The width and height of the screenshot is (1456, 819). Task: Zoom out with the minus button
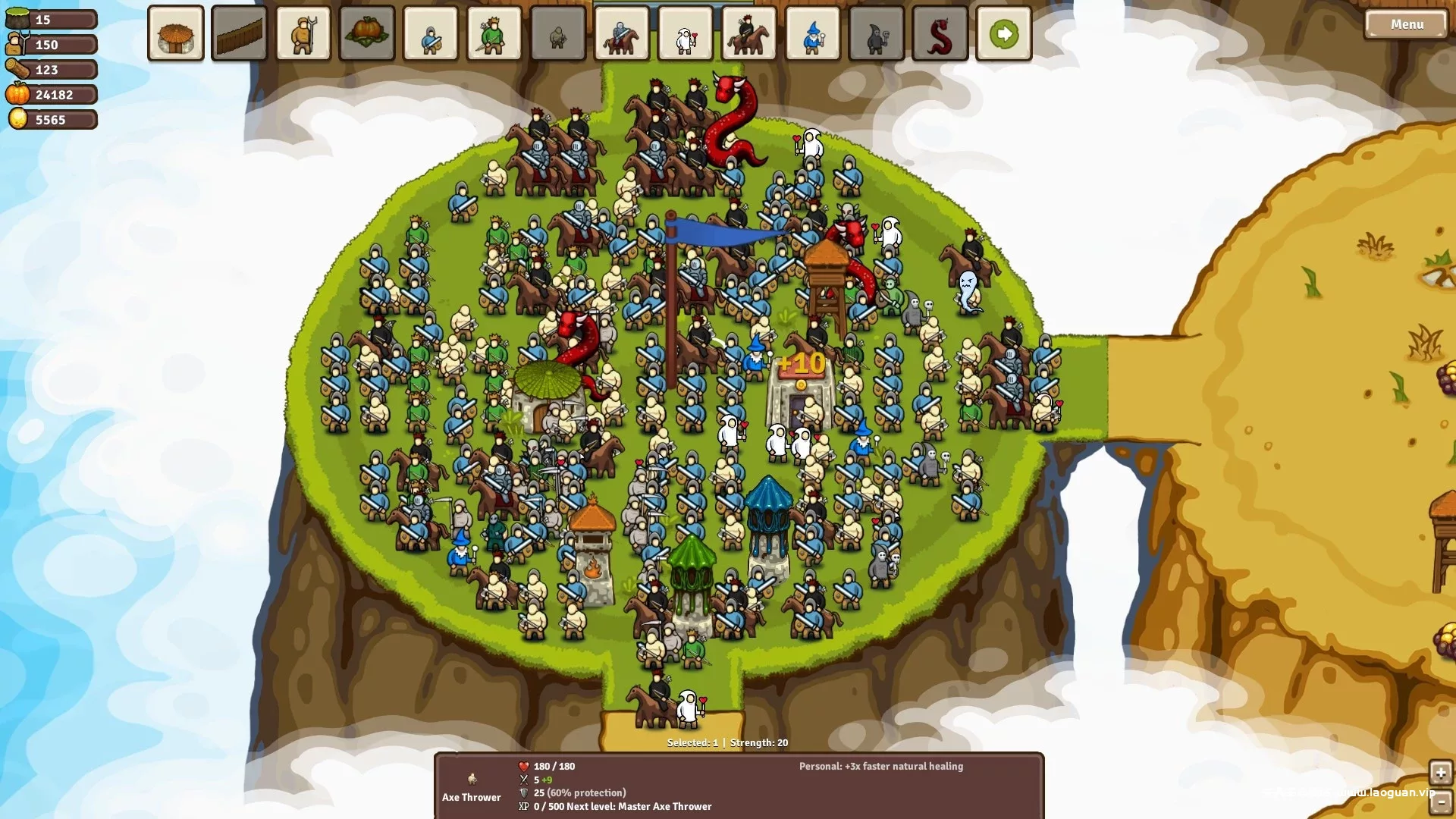[1440, 802]
